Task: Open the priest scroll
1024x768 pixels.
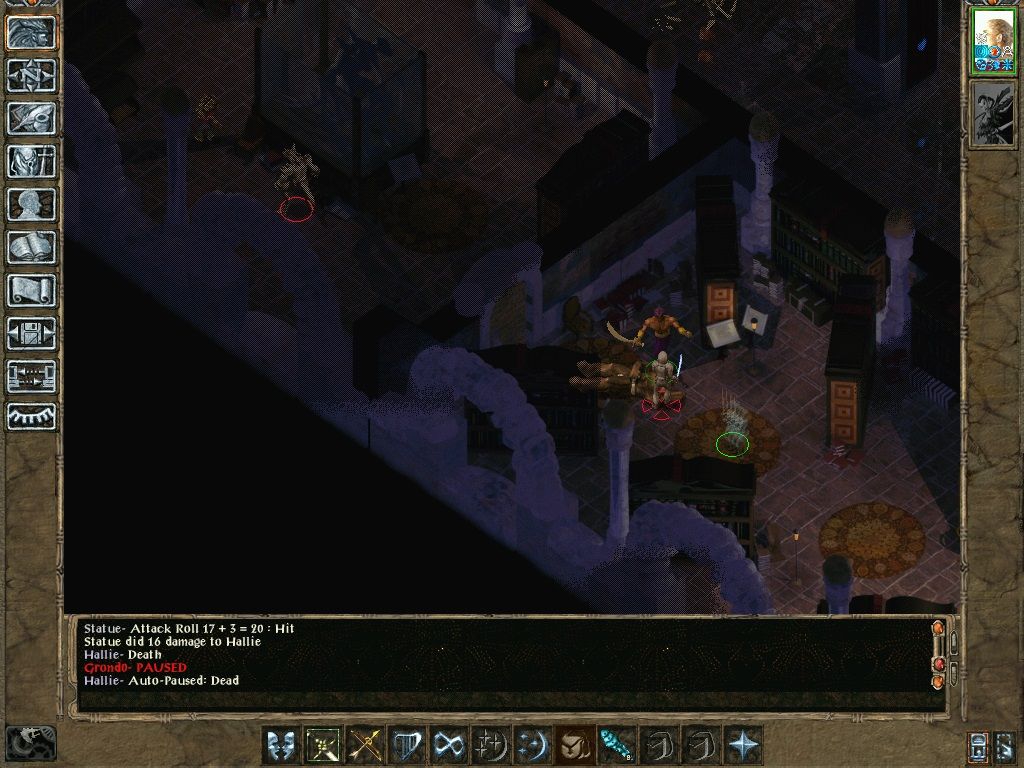Action: pos(31,290)
